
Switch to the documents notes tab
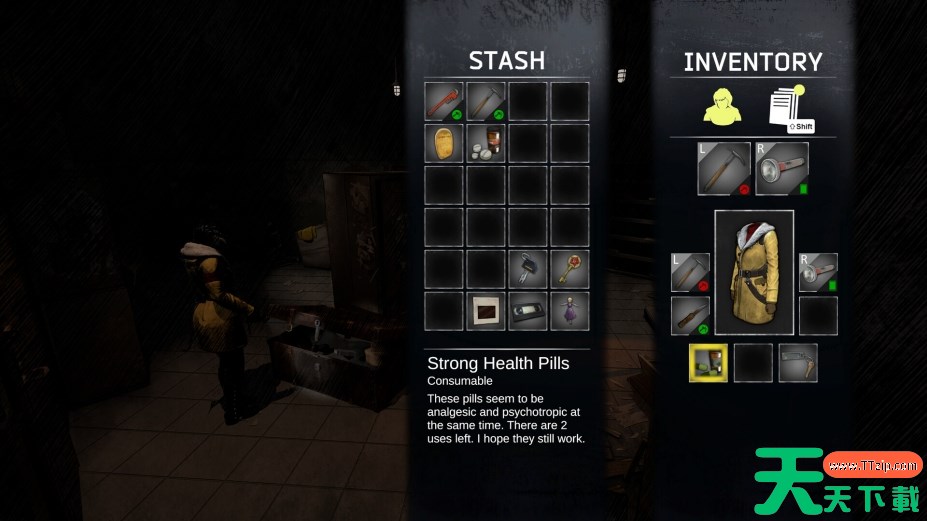pyautogui.click(x=787, y=107)
